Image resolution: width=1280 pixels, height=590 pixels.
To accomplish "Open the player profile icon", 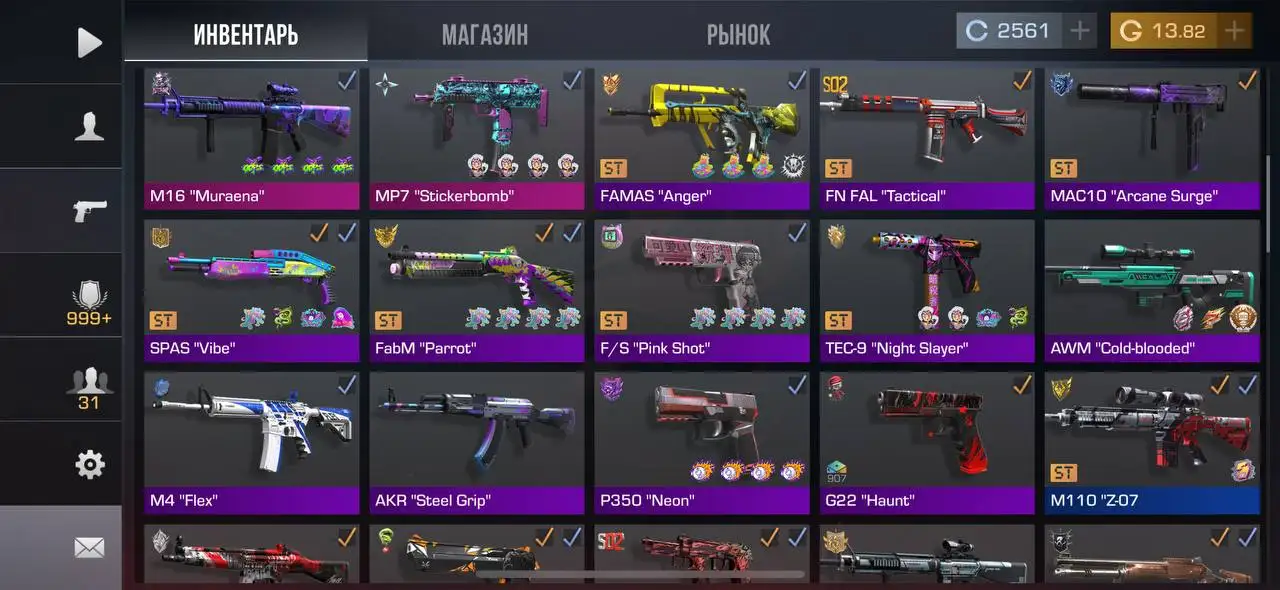I will [x=89, y=126].
